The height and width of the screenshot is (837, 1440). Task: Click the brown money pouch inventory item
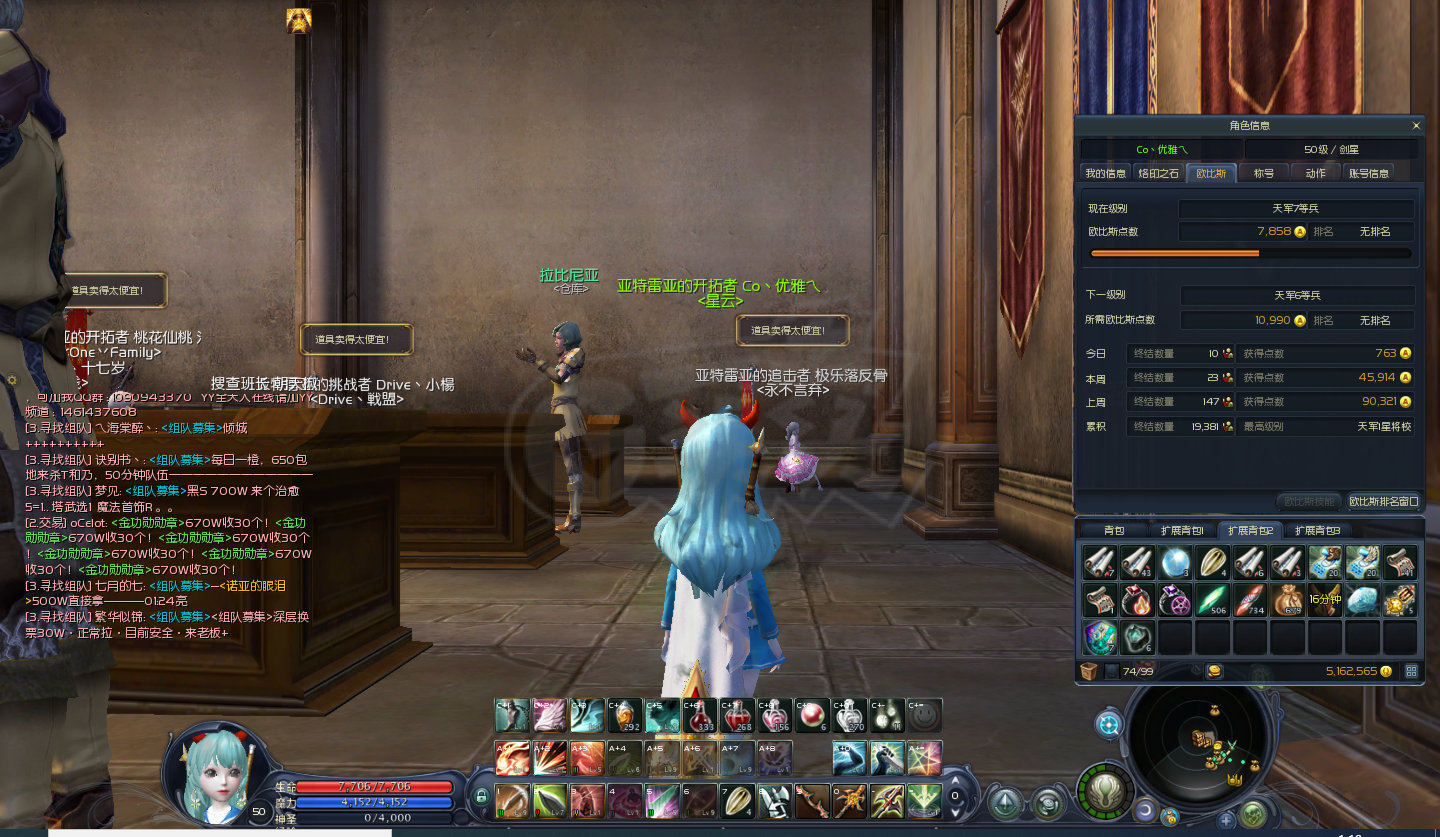click(1288, 599)
